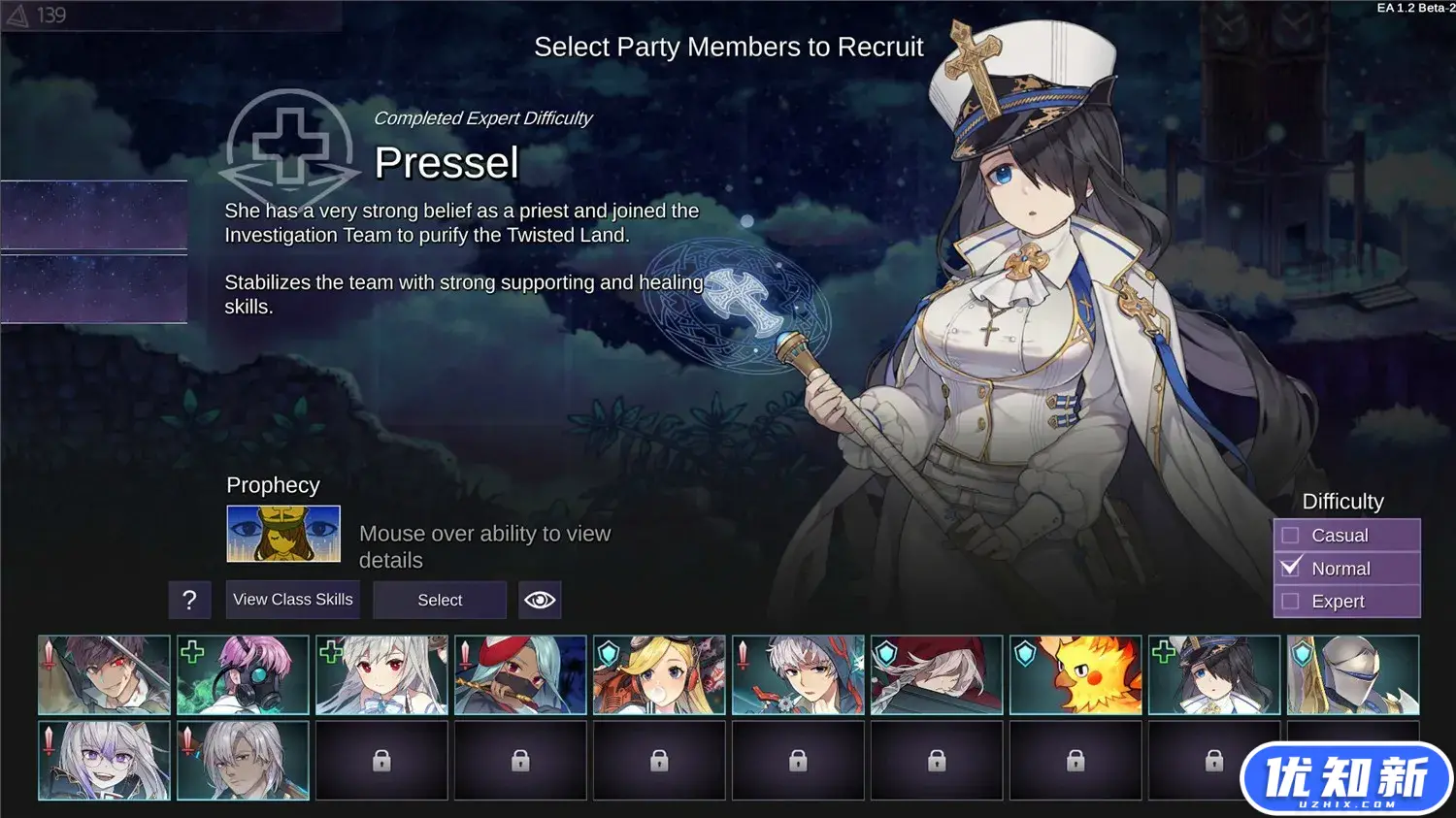
Task: Pick the silver-haired hooded boy portrait
Action: click(798, 675)
